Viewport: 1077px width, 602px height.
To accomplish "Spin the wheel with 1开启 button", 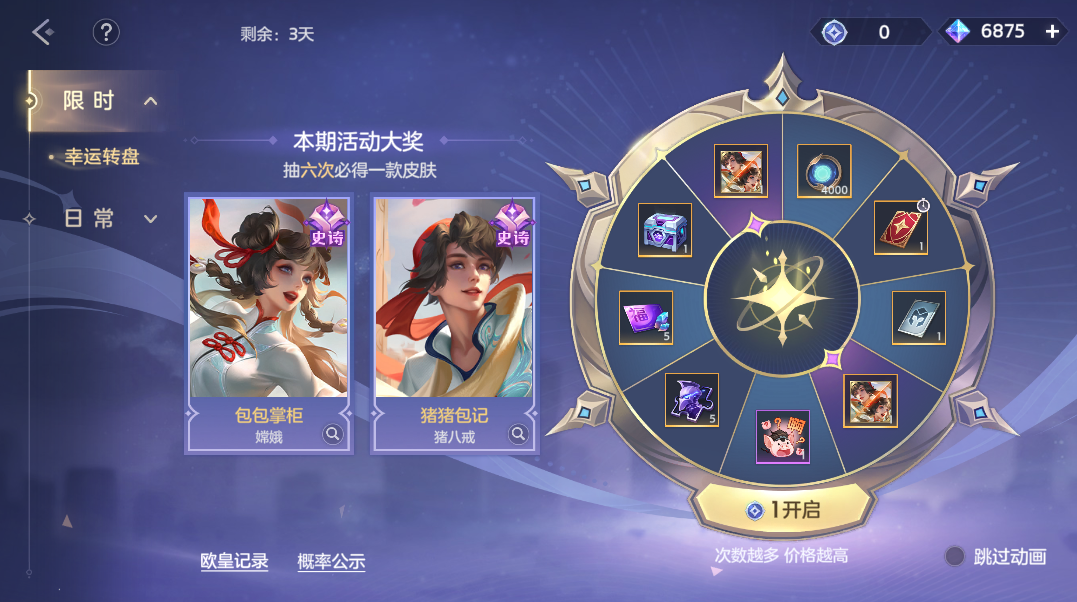I will point(782,510).
